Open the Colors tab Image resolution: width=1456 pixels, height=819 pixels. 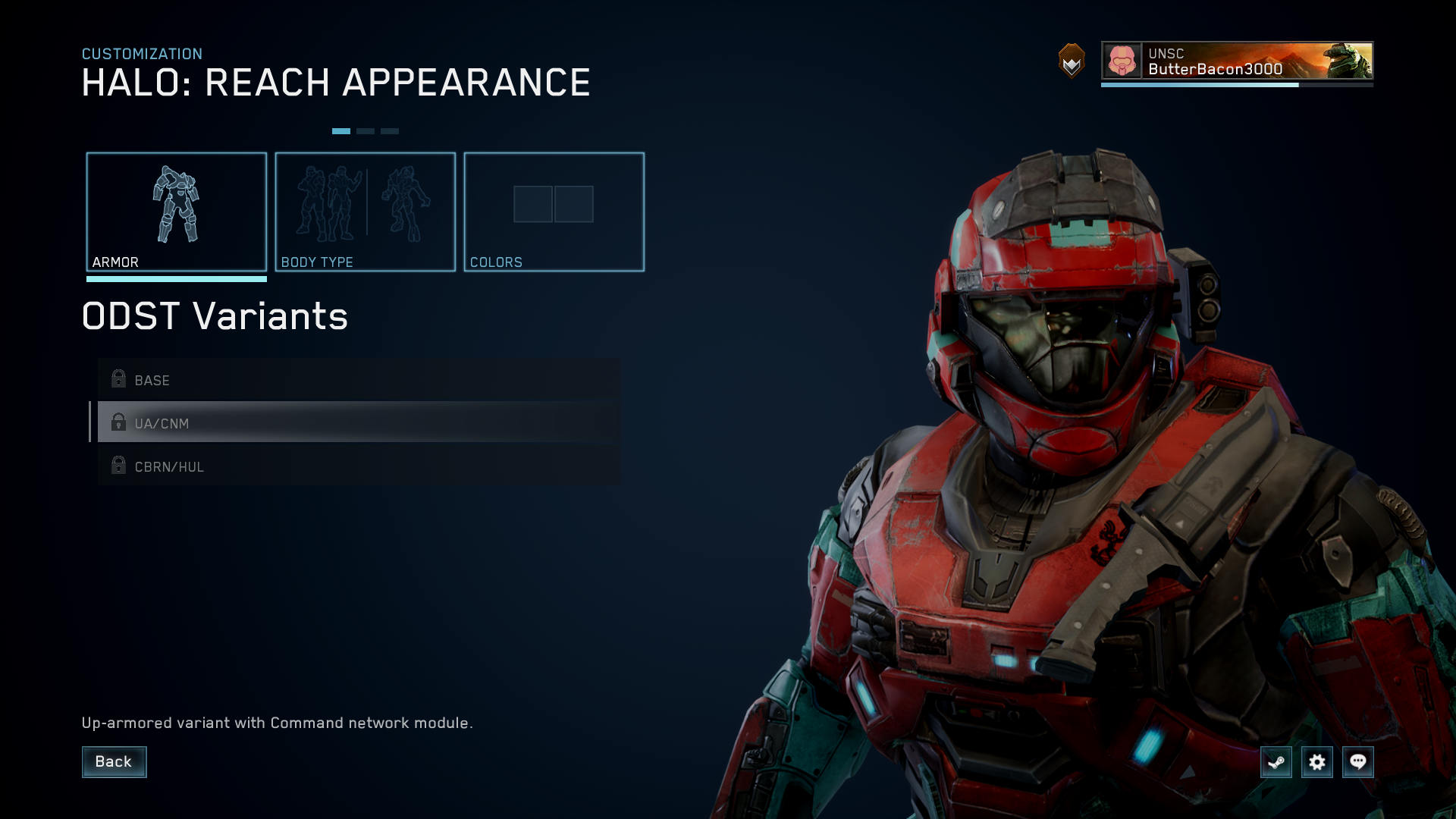[554, 212]
